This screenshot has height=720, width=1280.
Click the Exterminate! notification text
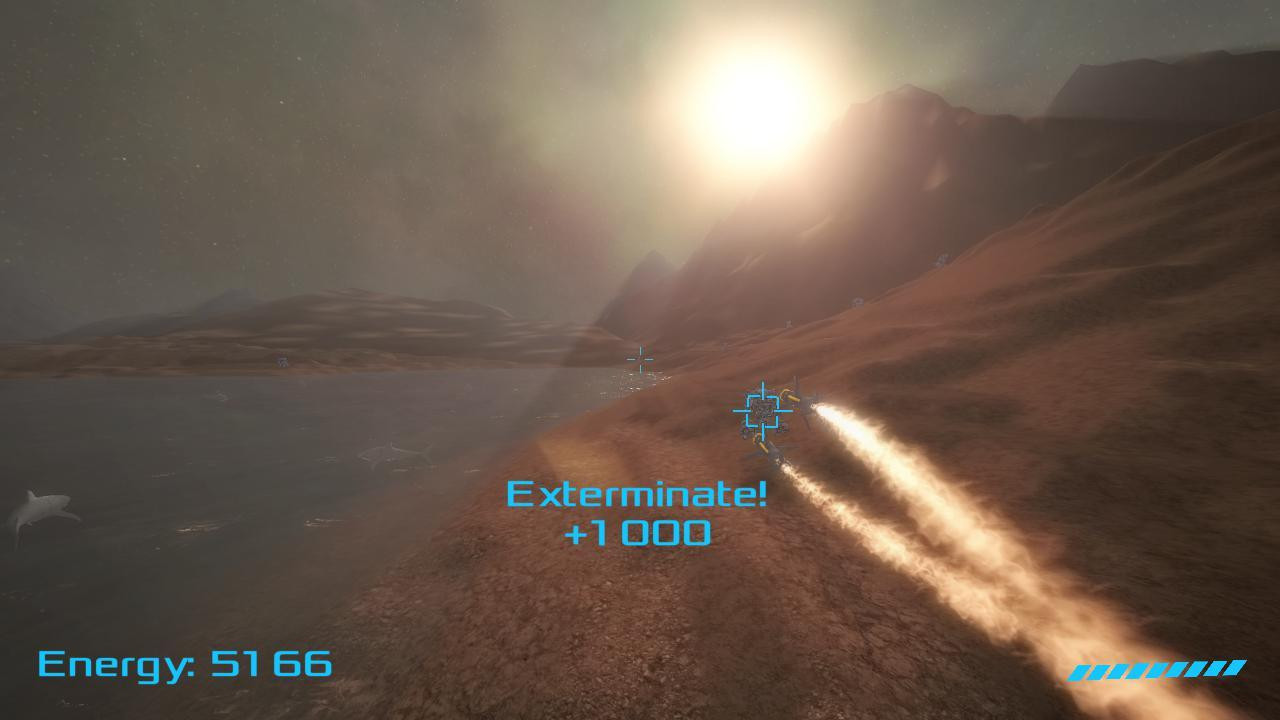click(x=637, y=492)
